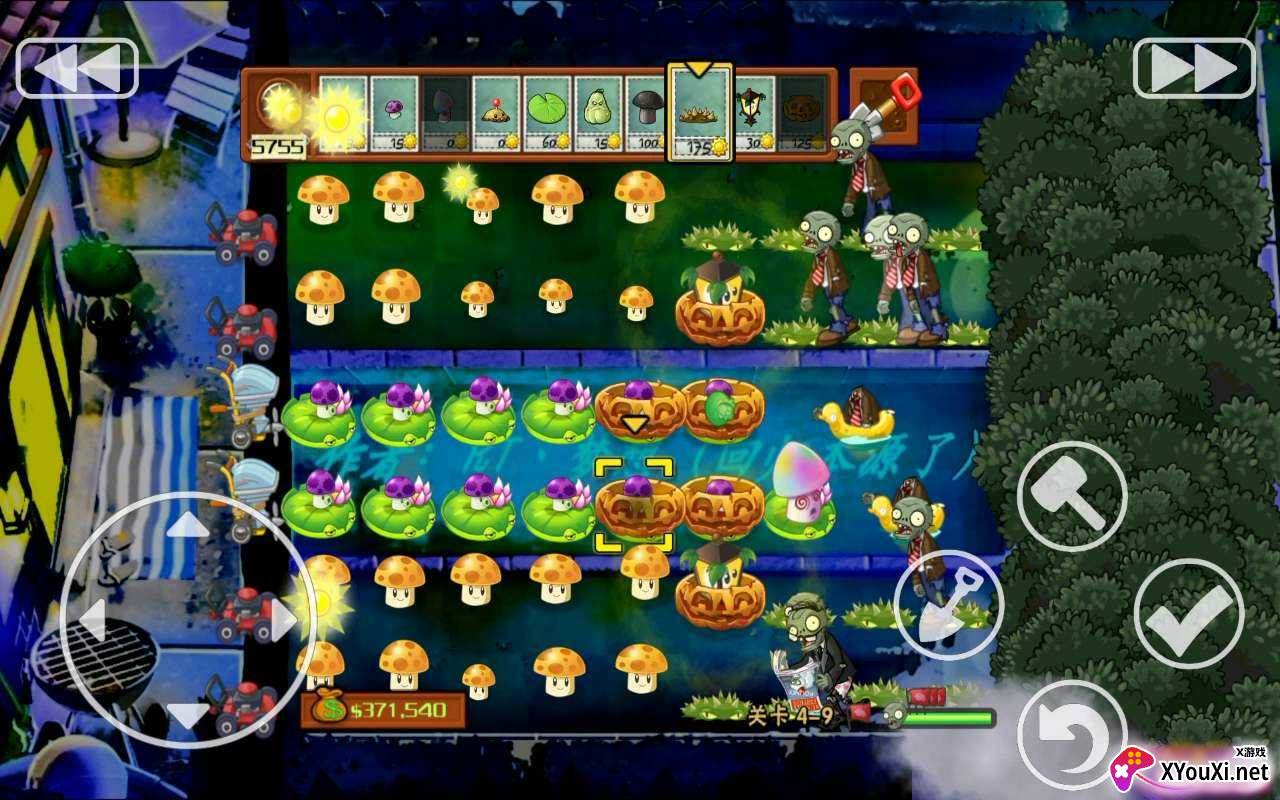Pick the Squash seed packet
This screenshot has height=800, width=1280.
[595, 110]
